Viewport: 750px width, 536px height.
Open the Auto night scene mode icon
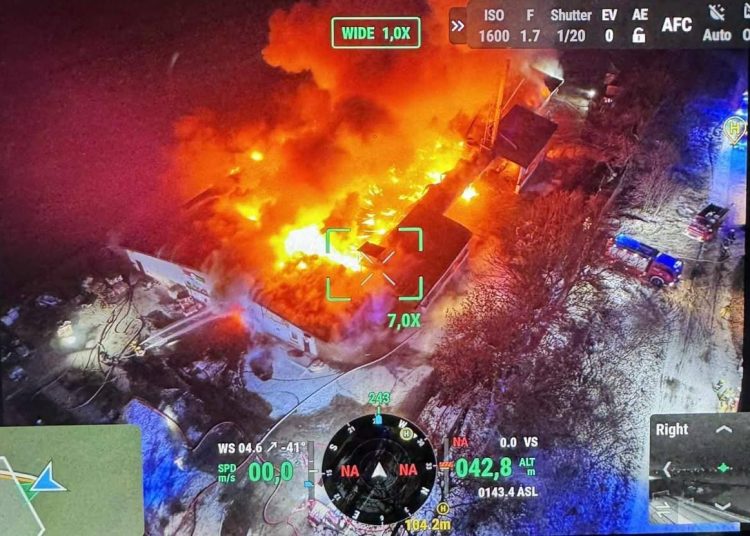[x=717, y=25]
